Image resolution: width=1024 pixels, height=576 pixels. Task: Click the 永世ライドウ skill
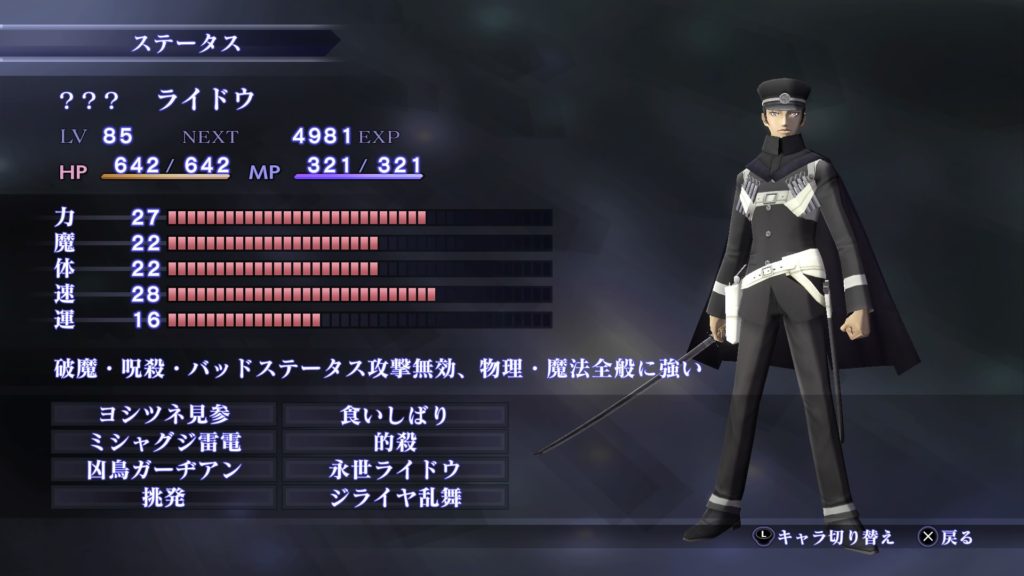click(395, 469)
